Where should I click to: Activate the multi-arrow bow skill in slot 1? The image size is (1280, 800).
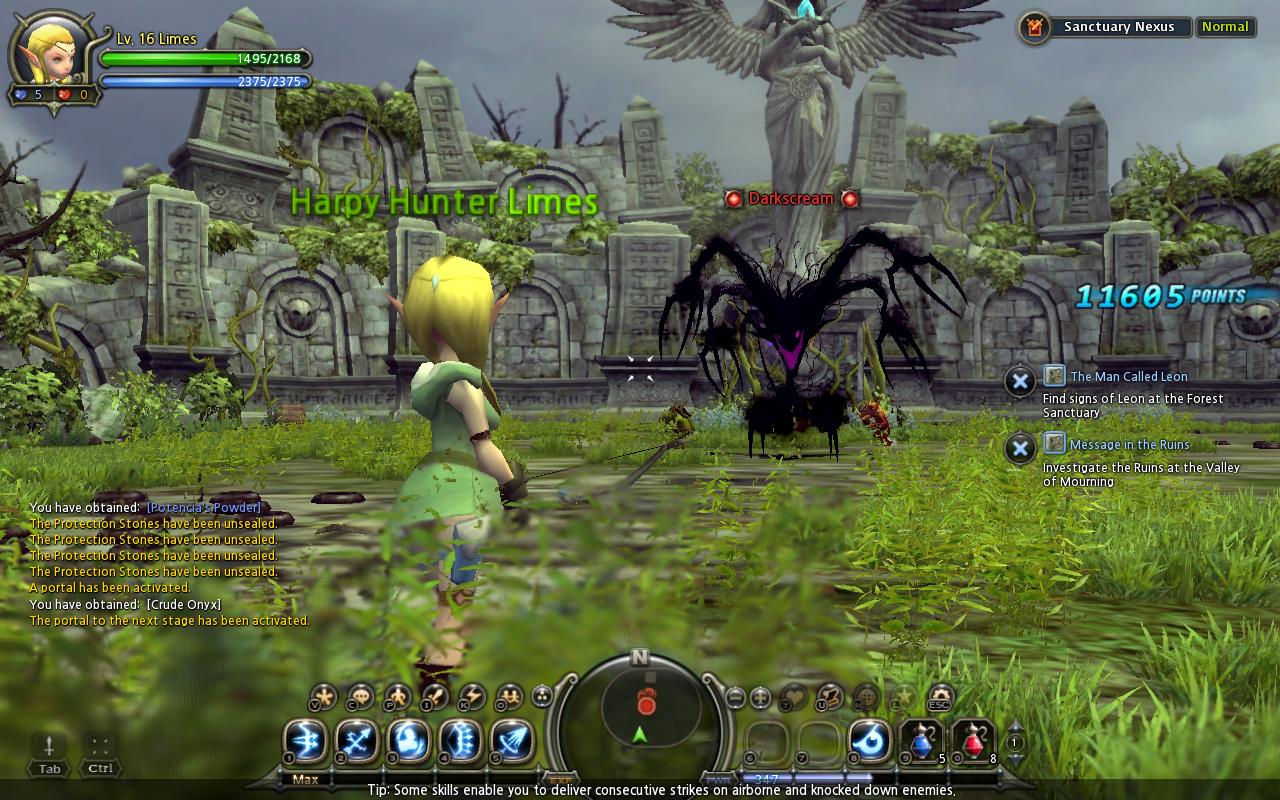point(305,741)
